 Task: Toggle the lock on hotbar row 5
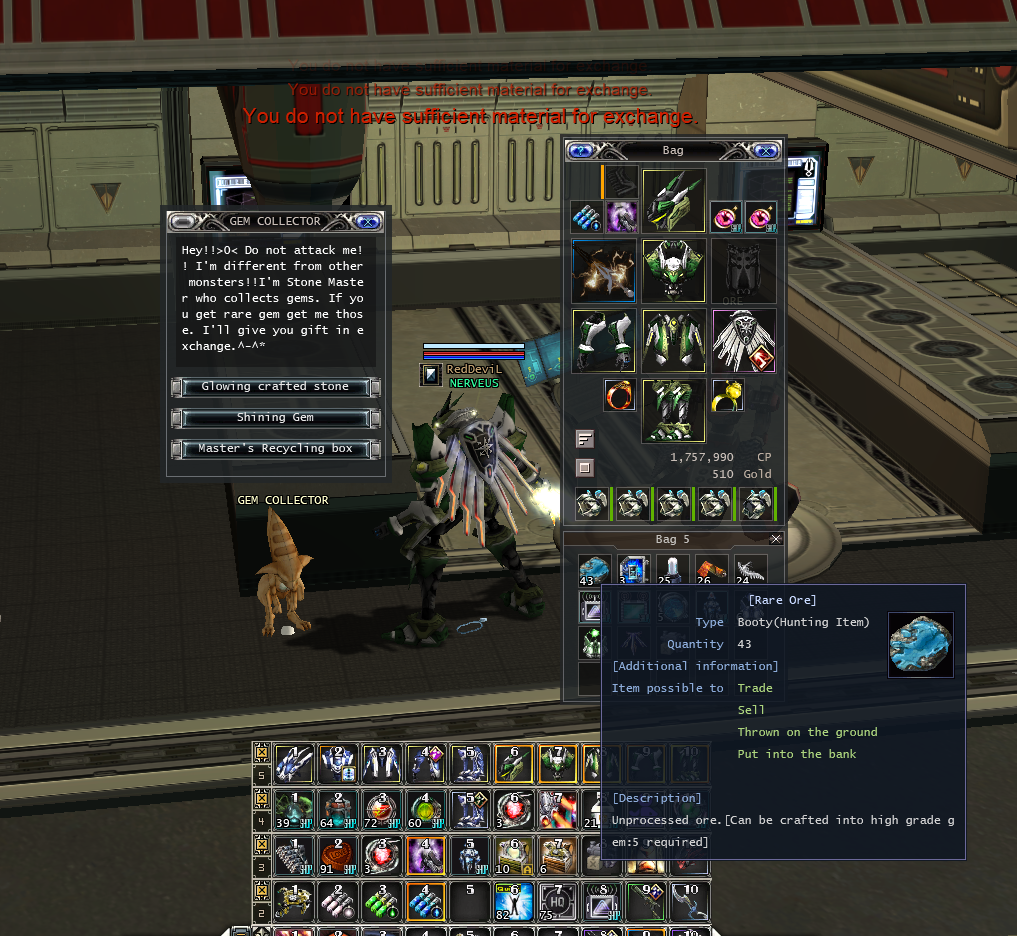click(x=261, y=752)
